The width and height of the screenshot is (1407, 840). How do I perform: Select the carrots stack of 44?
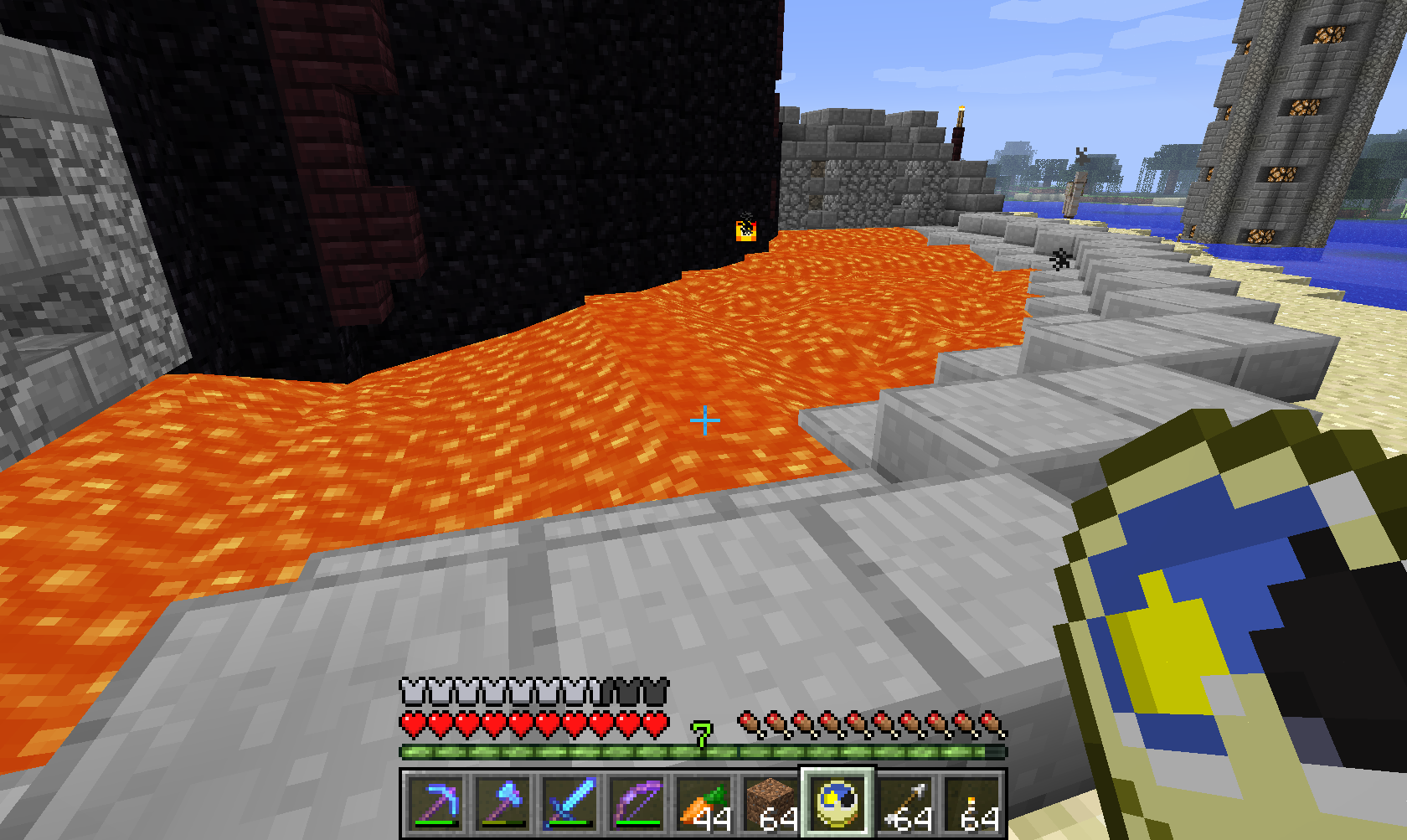coord(704,803)
